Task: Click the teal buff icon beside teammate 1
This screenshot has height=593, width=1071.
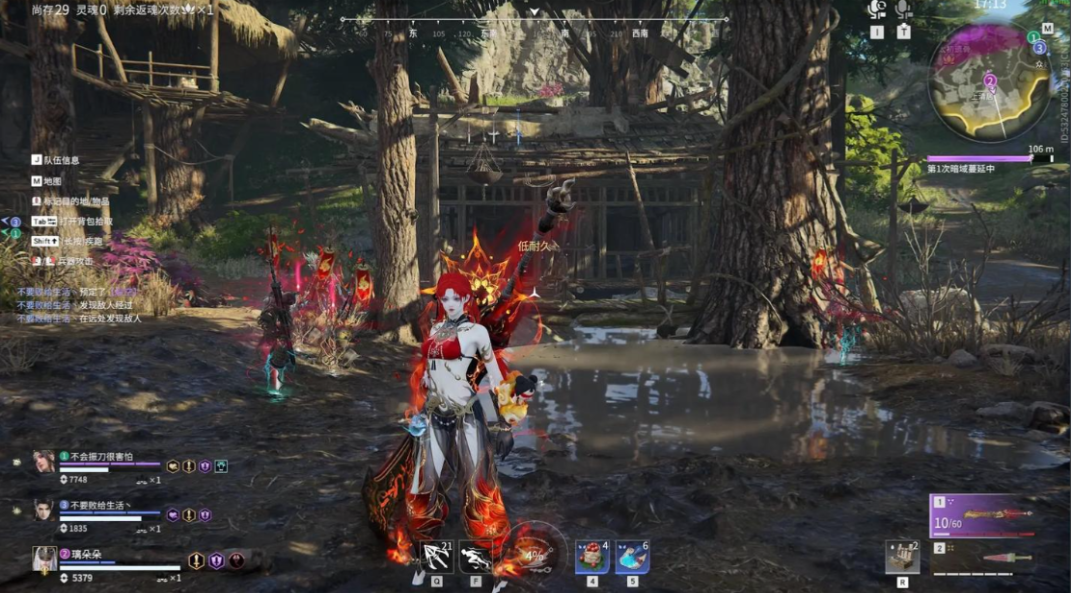Action: (221, 466)
